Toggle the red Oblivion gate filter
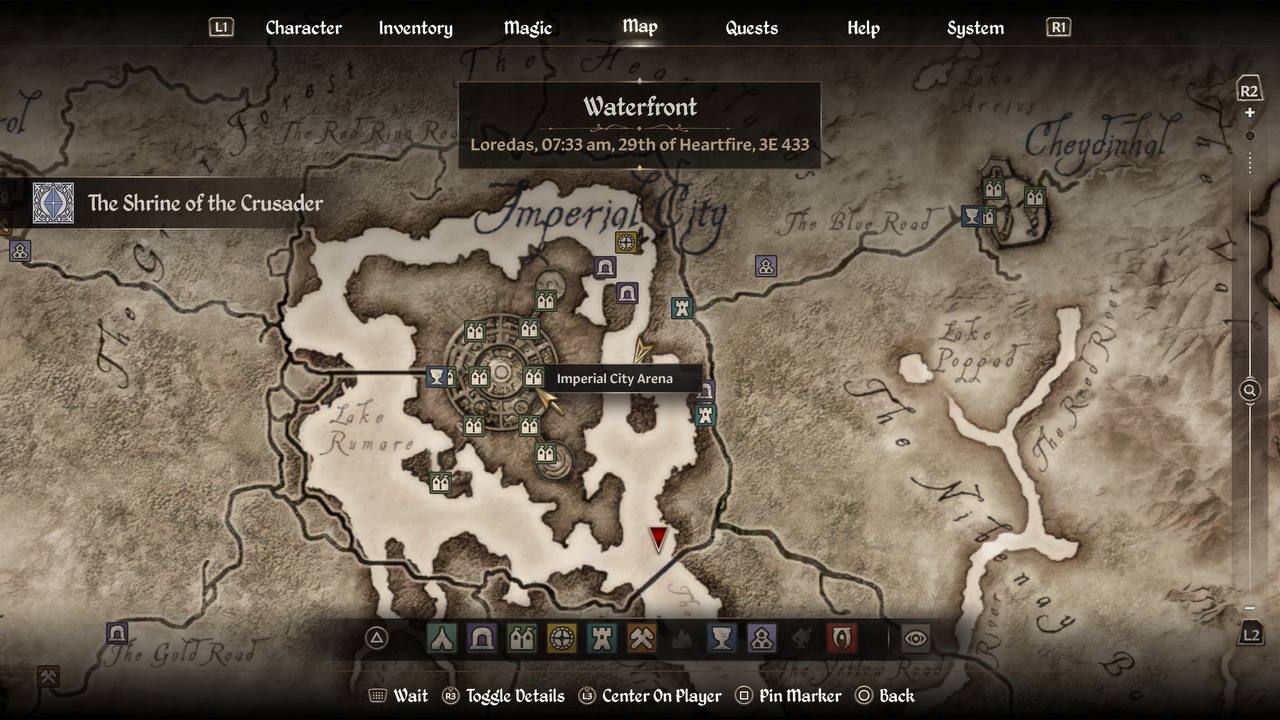 coord(842,638)
